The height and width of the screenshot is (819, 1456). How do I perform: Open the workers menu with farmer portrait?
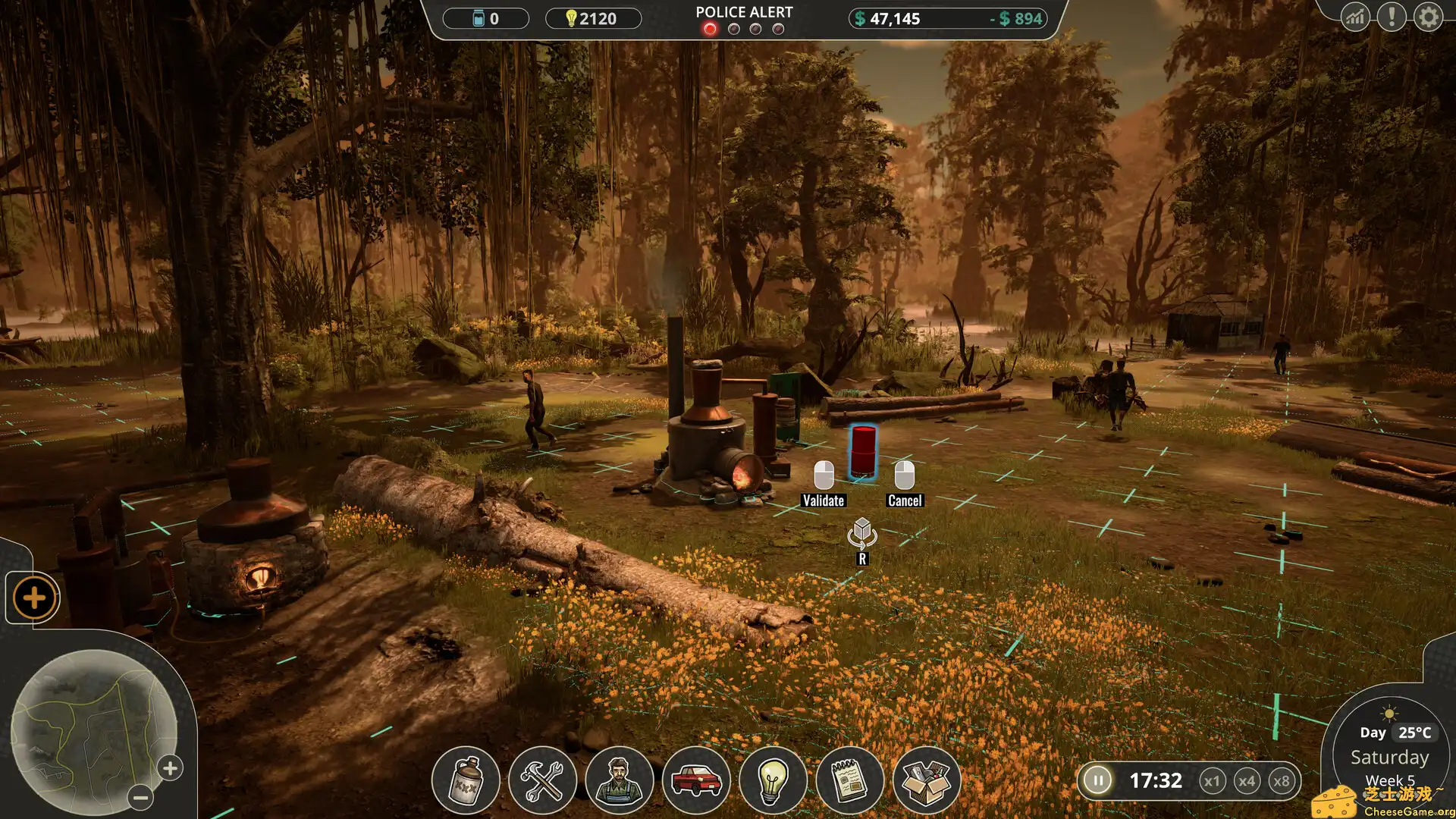620,780
